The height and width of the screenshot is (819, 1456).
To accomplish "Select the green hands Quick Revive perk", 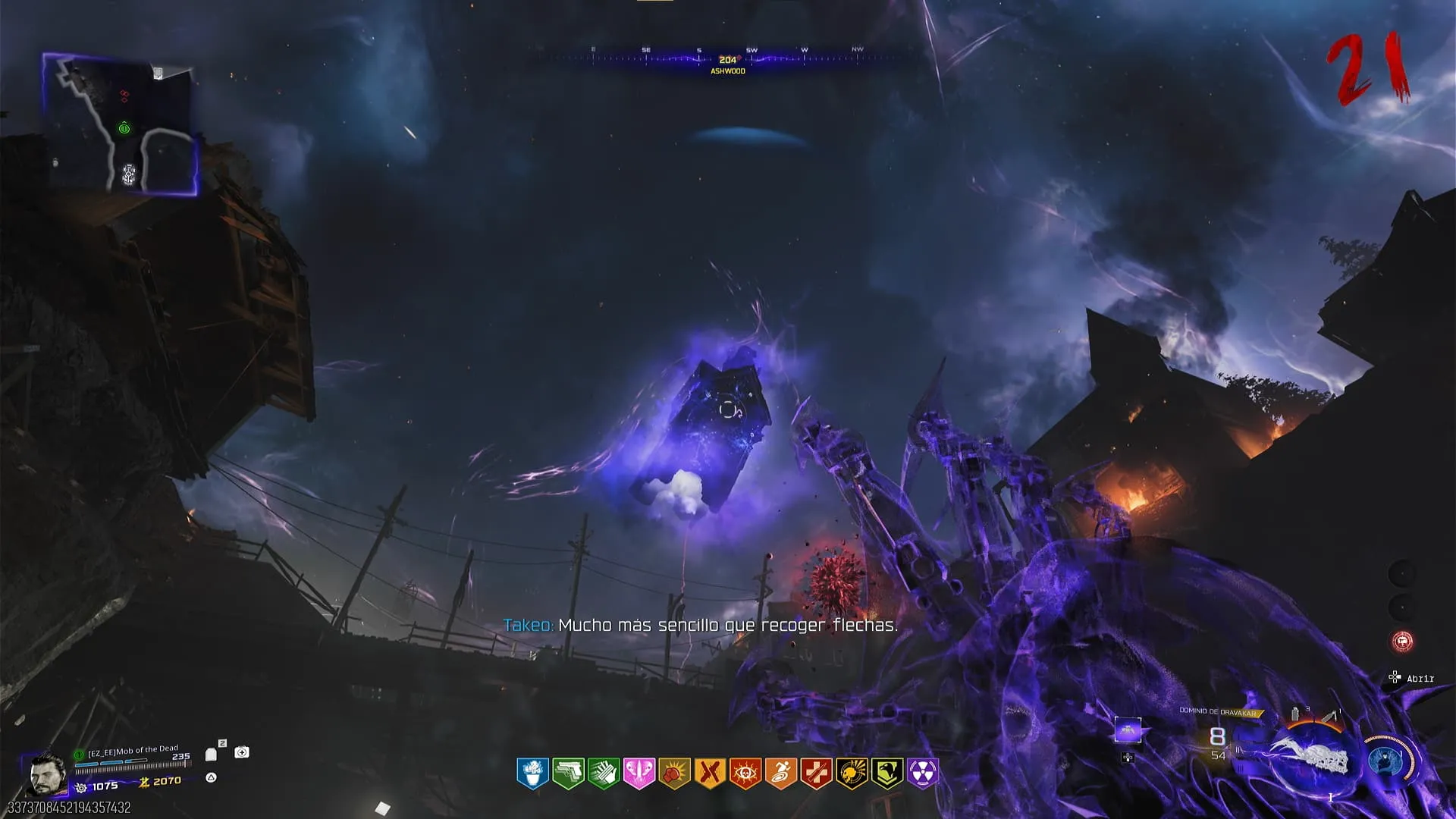I will (x=604, y=773).
